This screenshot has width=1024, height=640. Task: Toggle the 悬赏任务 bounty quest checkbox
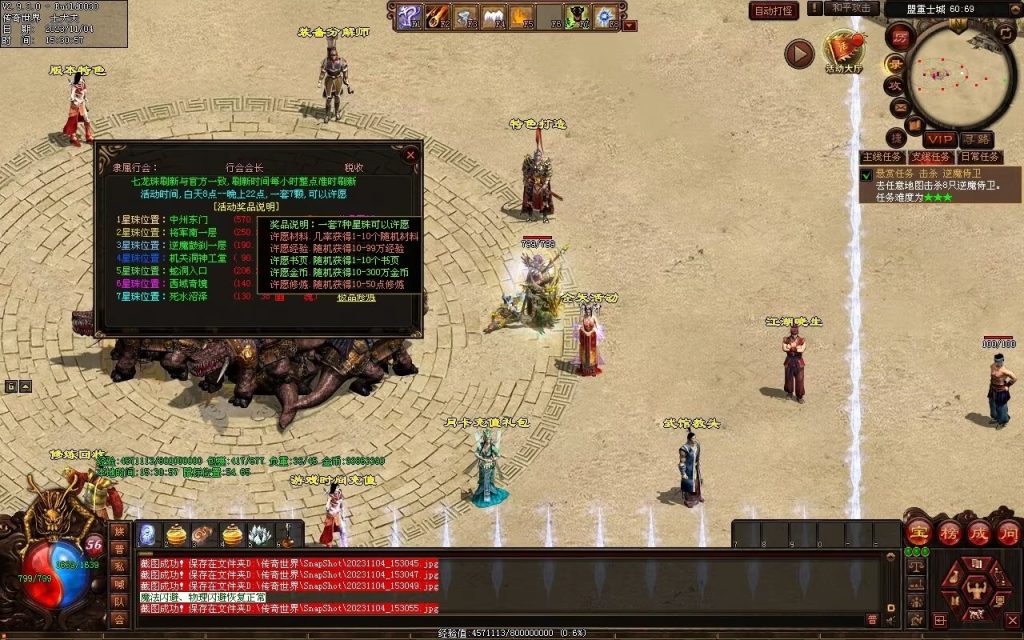[866, 174]
